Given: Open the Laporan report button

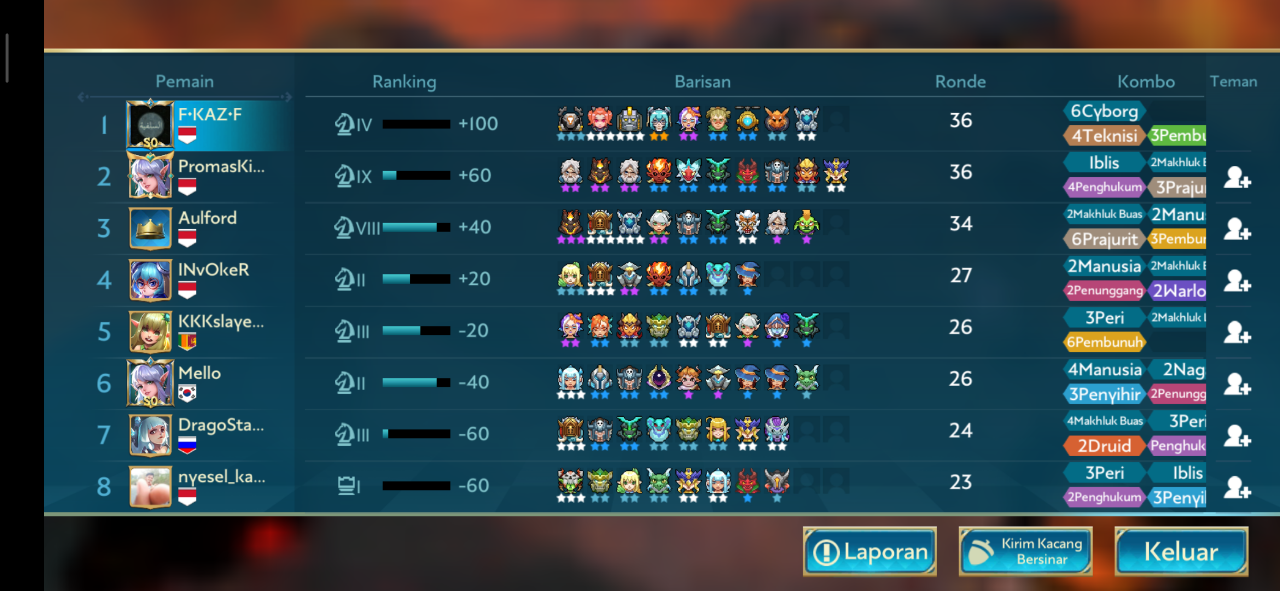Looking at the screenshot, I should pos(869,551).
